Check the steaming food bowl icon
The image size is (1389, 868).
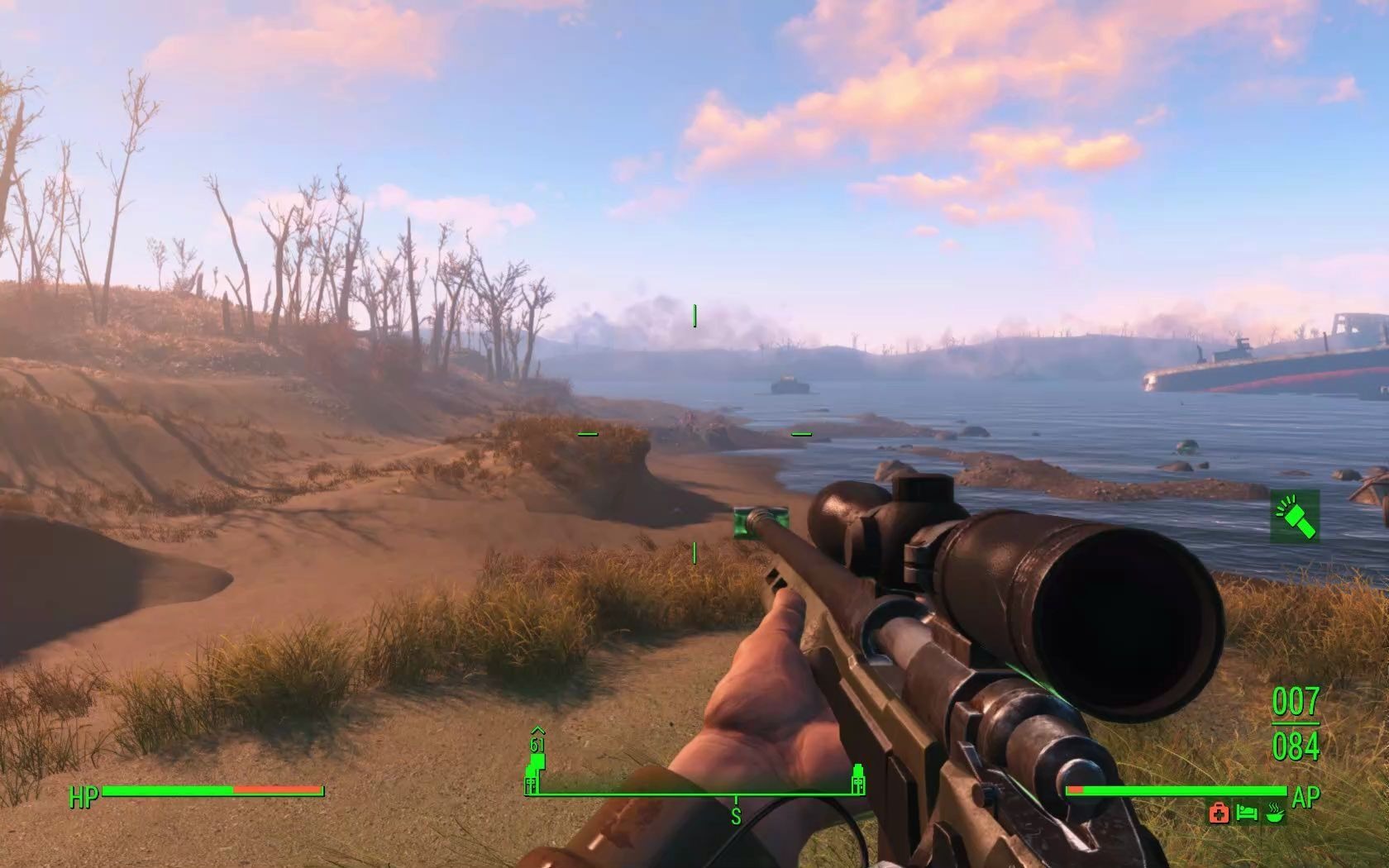tap(1276, 813)
